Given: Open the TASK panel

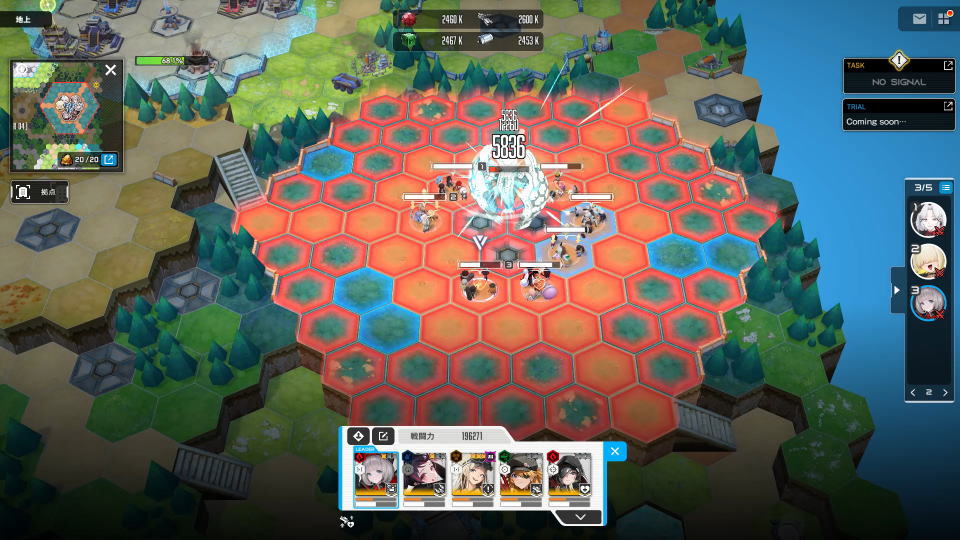Looking at the screenshot, I should click(x=900, y=75).
